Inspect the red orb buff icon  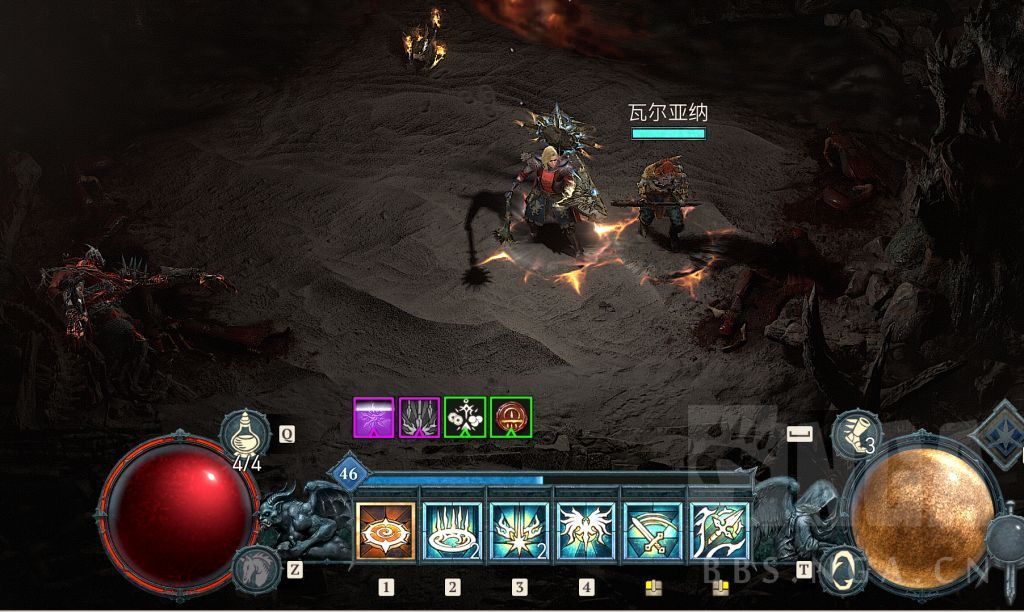coord(511,417)
